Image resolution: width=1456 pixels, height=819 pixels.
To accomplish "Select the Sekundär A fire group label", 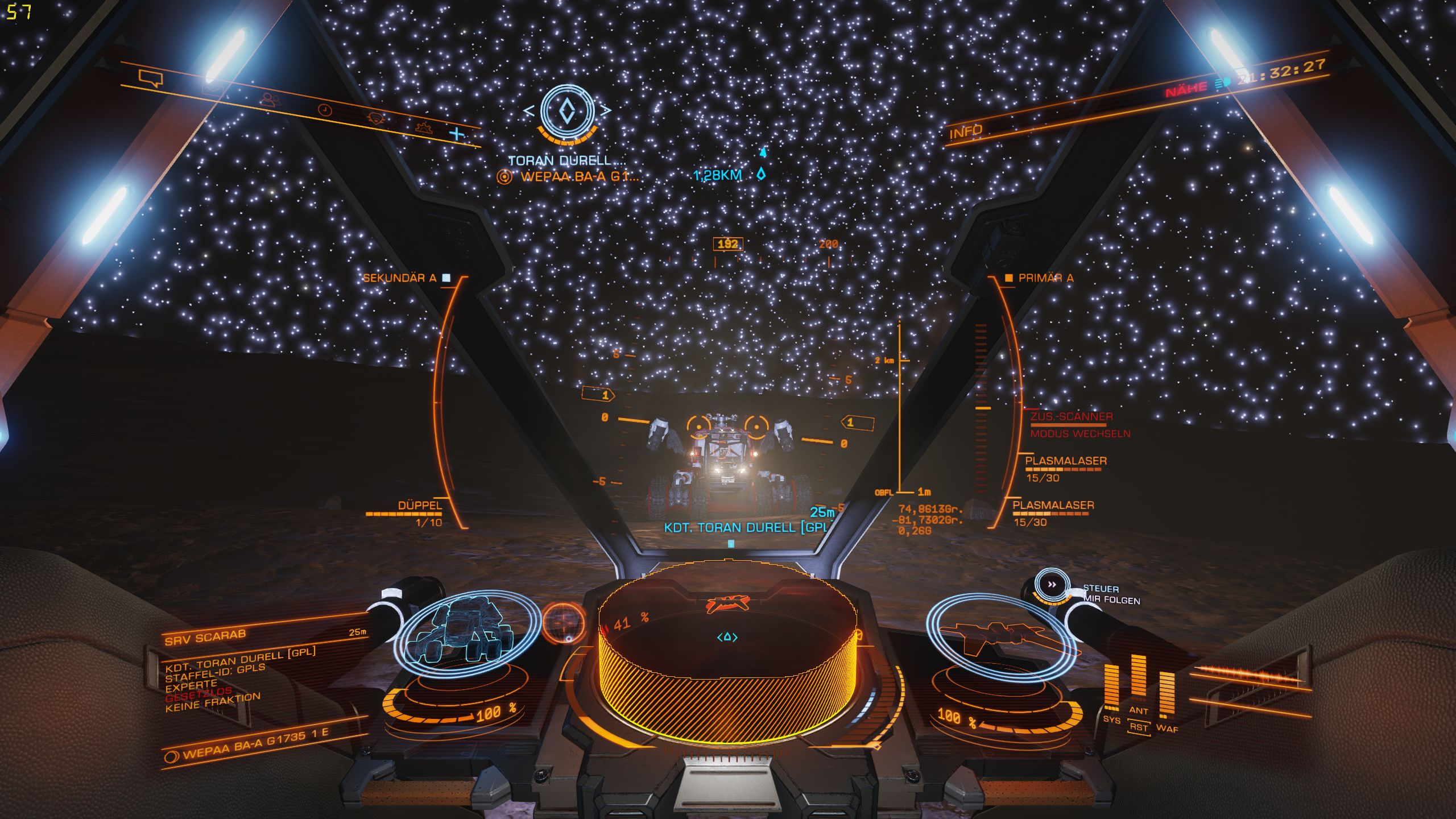I will tap(400, 278).
